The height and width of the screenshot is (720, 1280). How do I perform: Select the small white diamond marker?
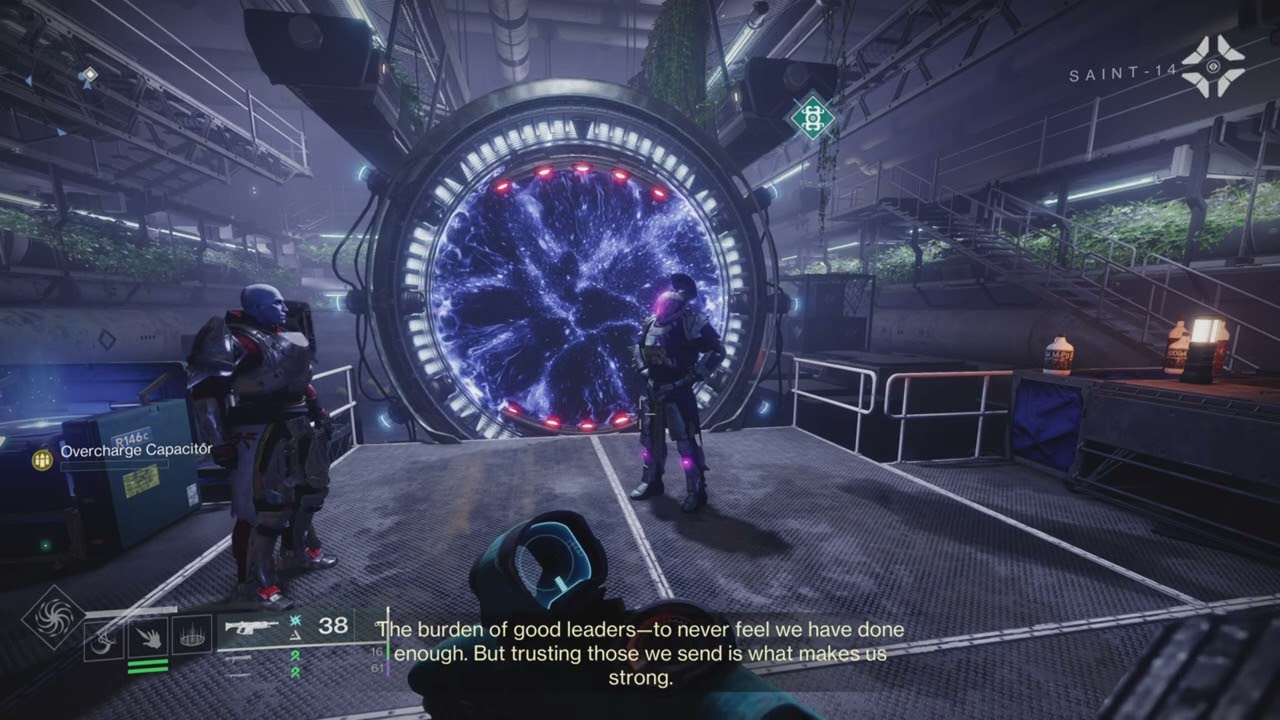coord(89,74)
